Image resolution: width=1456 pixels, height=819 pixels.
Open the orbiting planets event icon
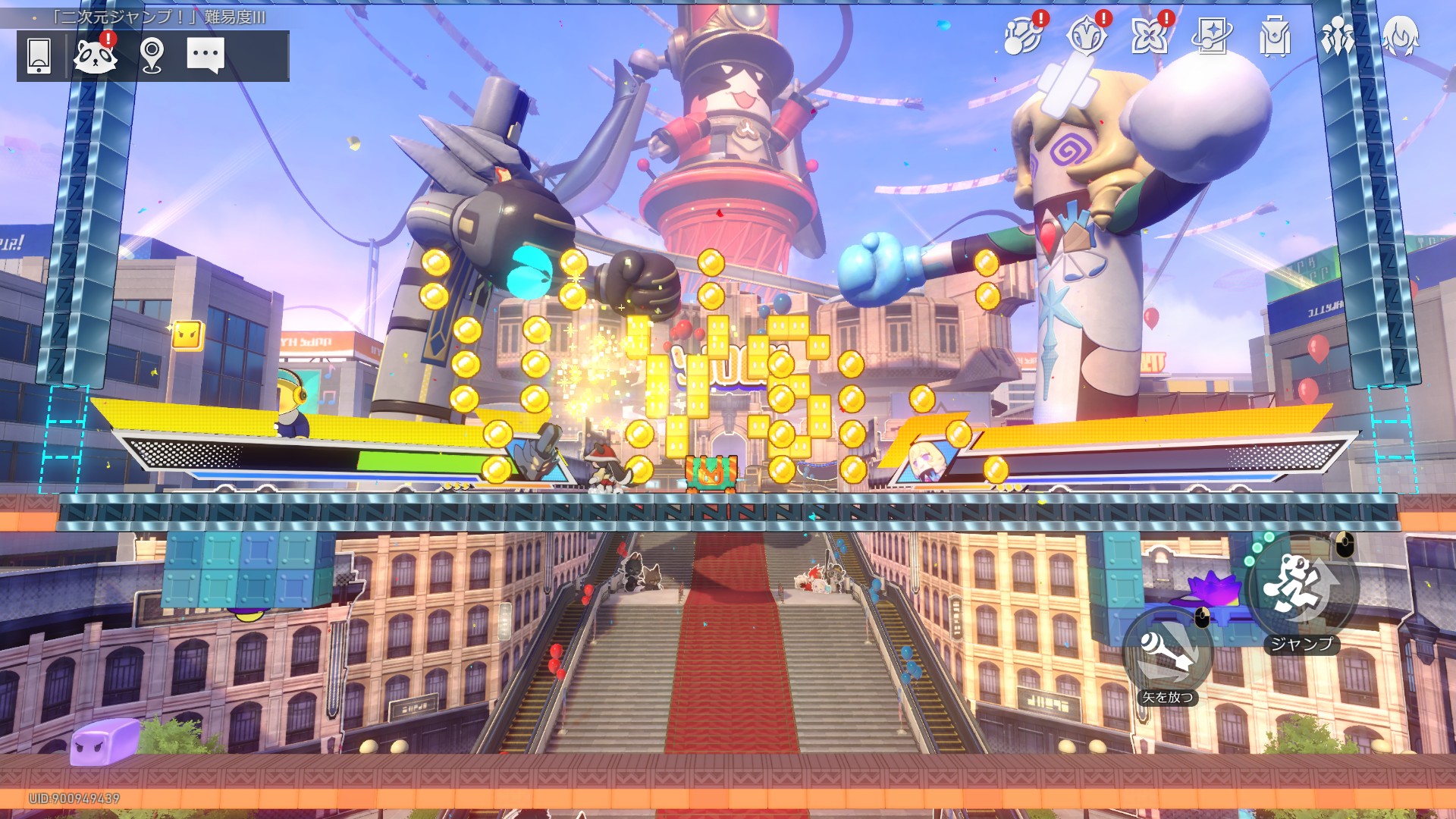[1023, 36]
